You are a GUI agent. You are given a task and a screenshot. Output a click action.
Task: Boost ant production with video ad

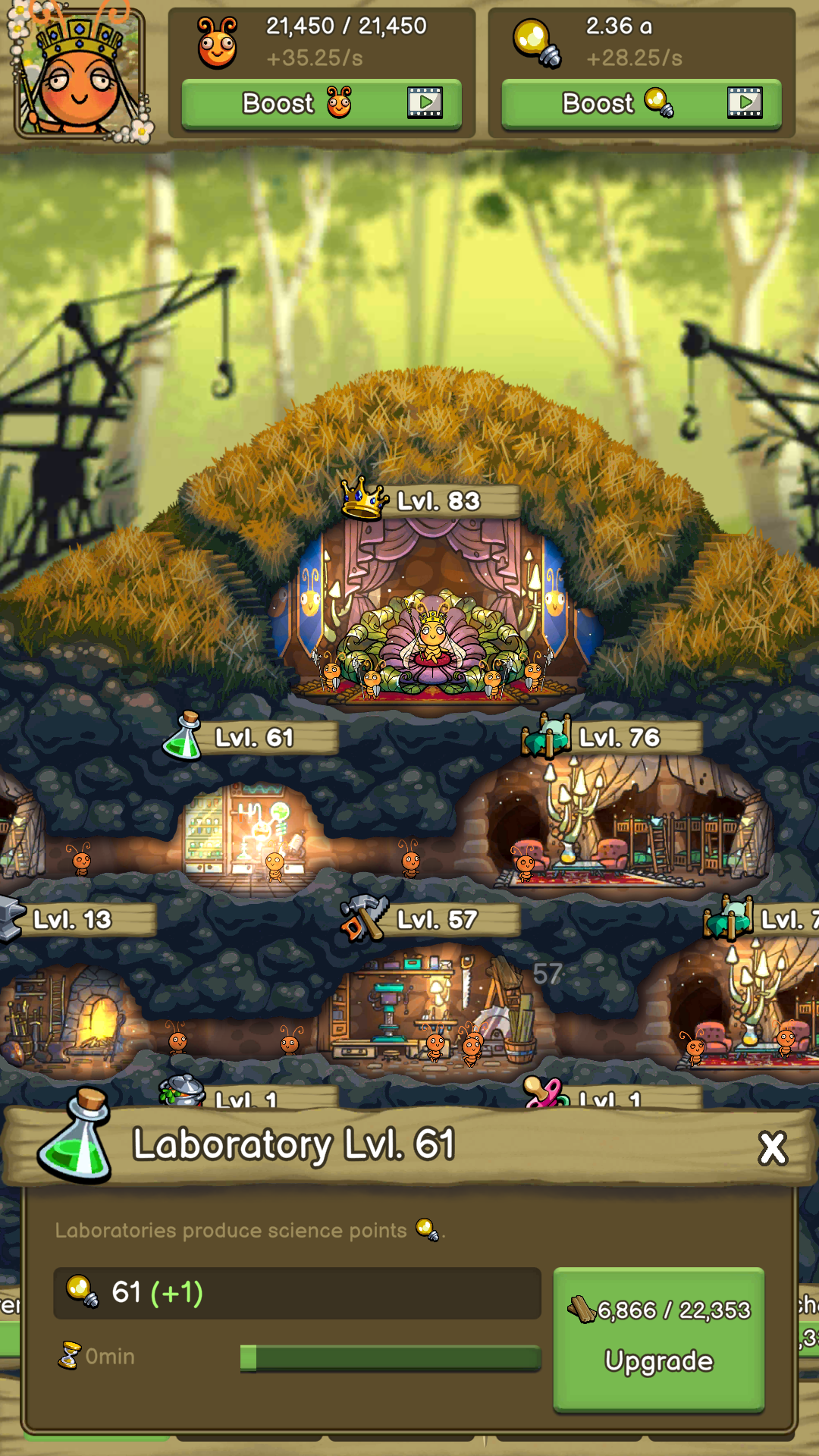[x=322, y=104]
